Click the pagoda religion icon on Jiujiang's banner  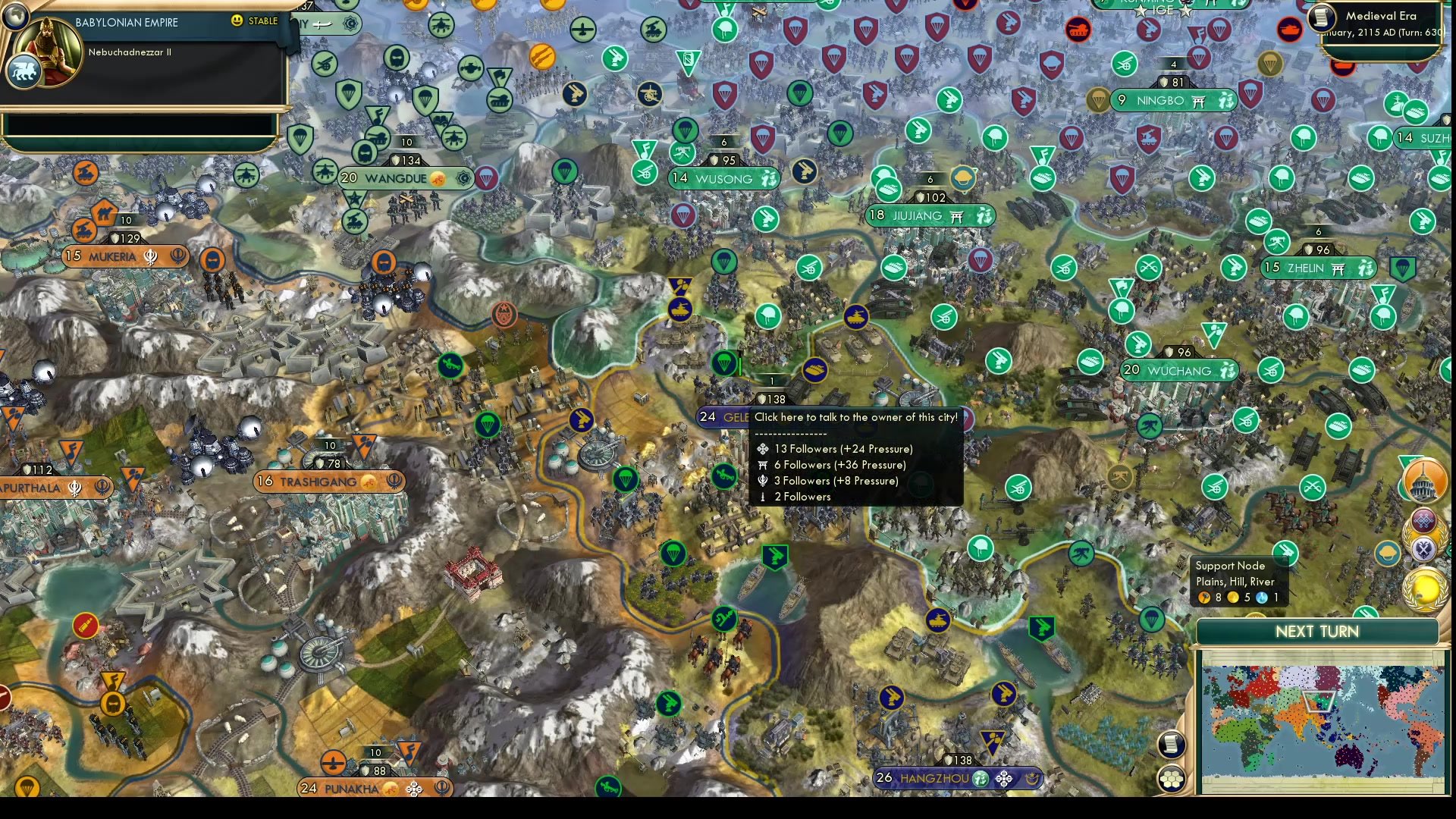[x=957, y=215]
